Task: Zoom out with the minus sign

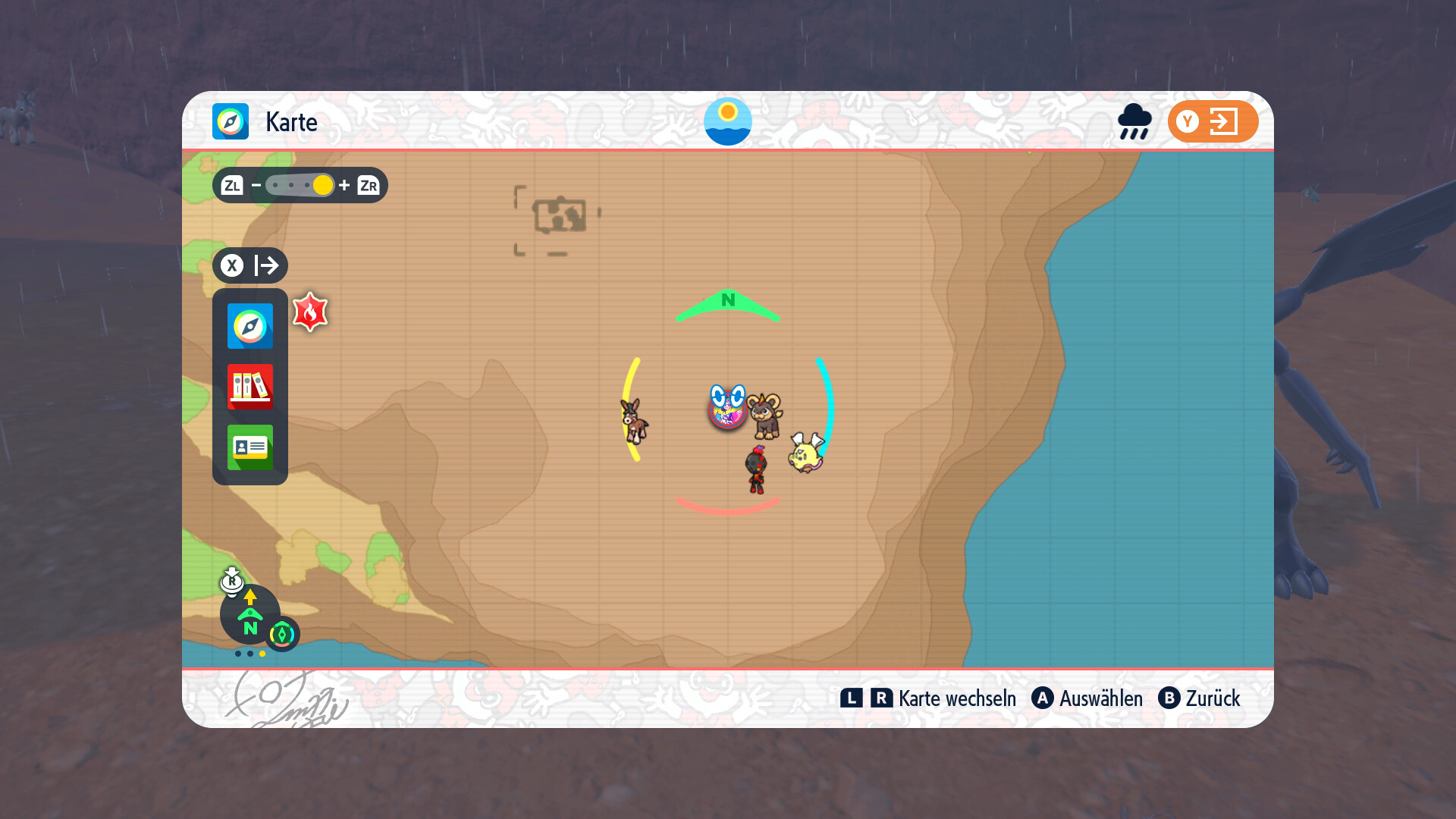Action: click(x=256, y=185)
